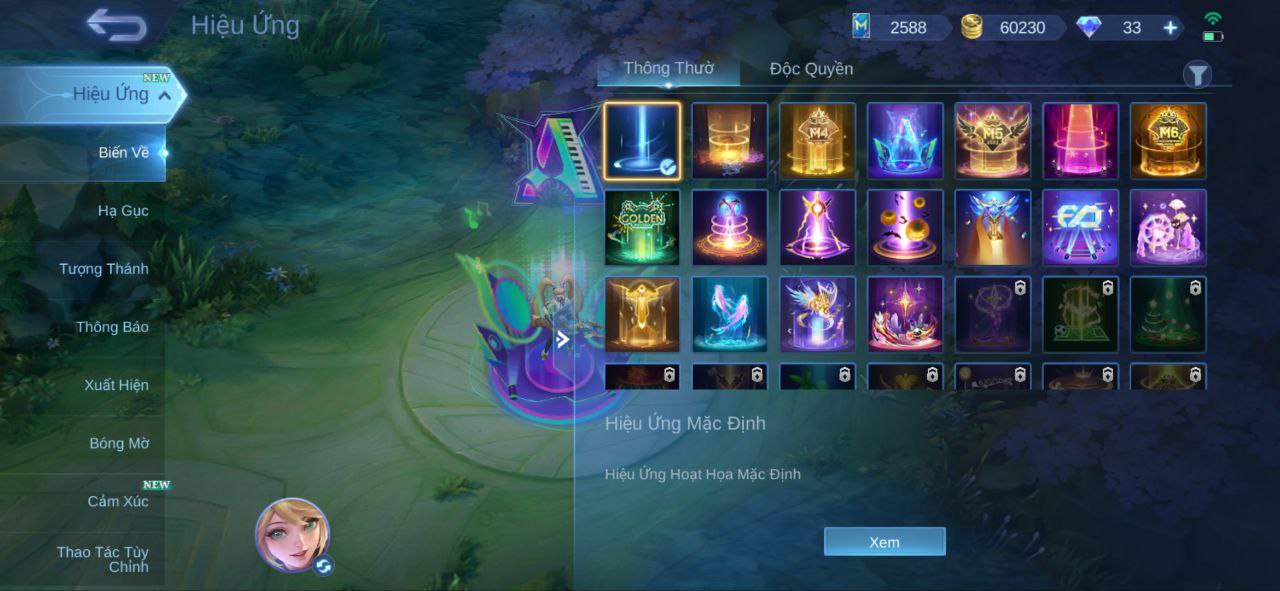Open the Cảm Xúc category
This screenshot has width=1280, height=591.
[x=118, y=501]
